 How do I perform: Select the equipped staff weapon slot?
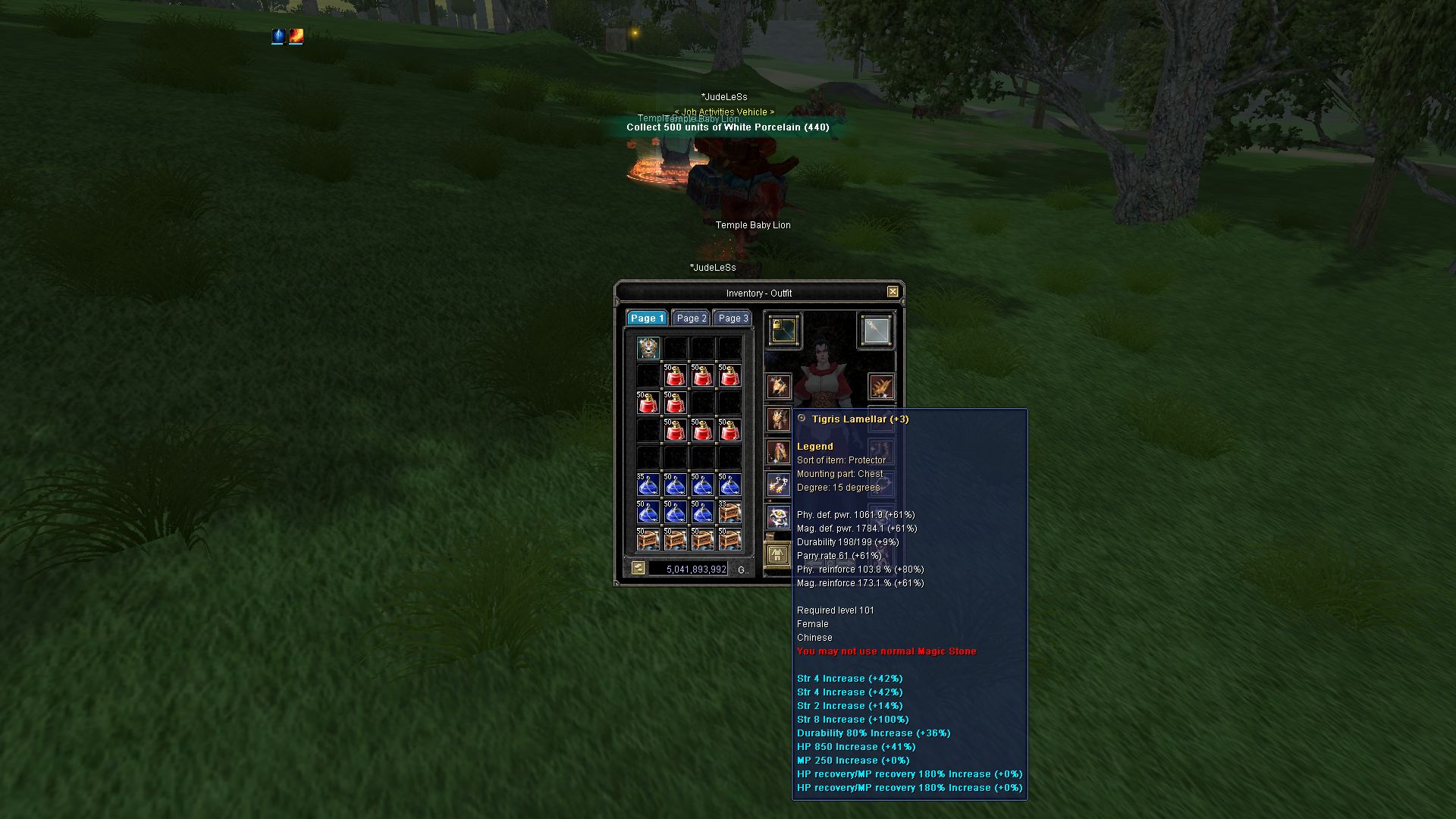click(x=877, y=331)
